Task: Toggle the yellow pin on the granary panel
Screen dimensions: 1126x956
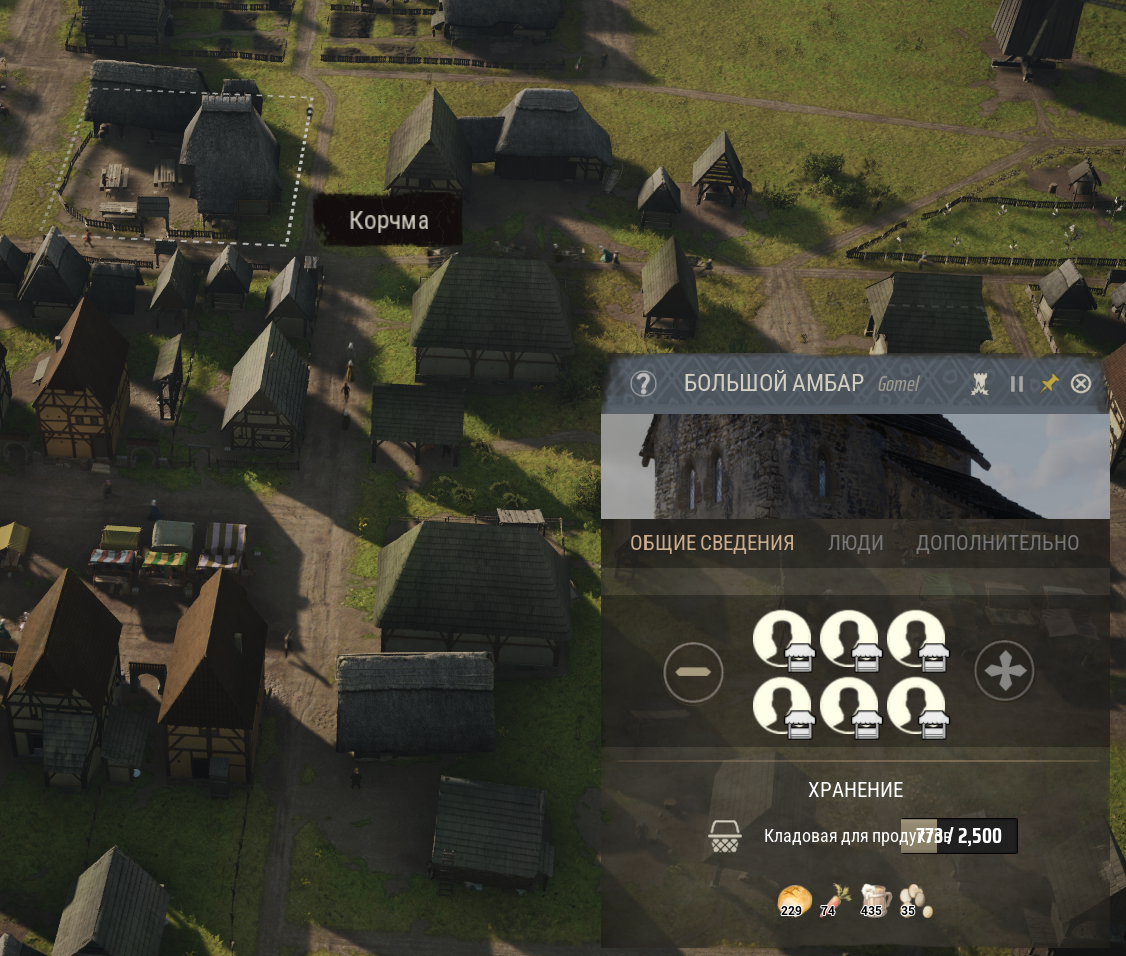Action: [1049, 384]
